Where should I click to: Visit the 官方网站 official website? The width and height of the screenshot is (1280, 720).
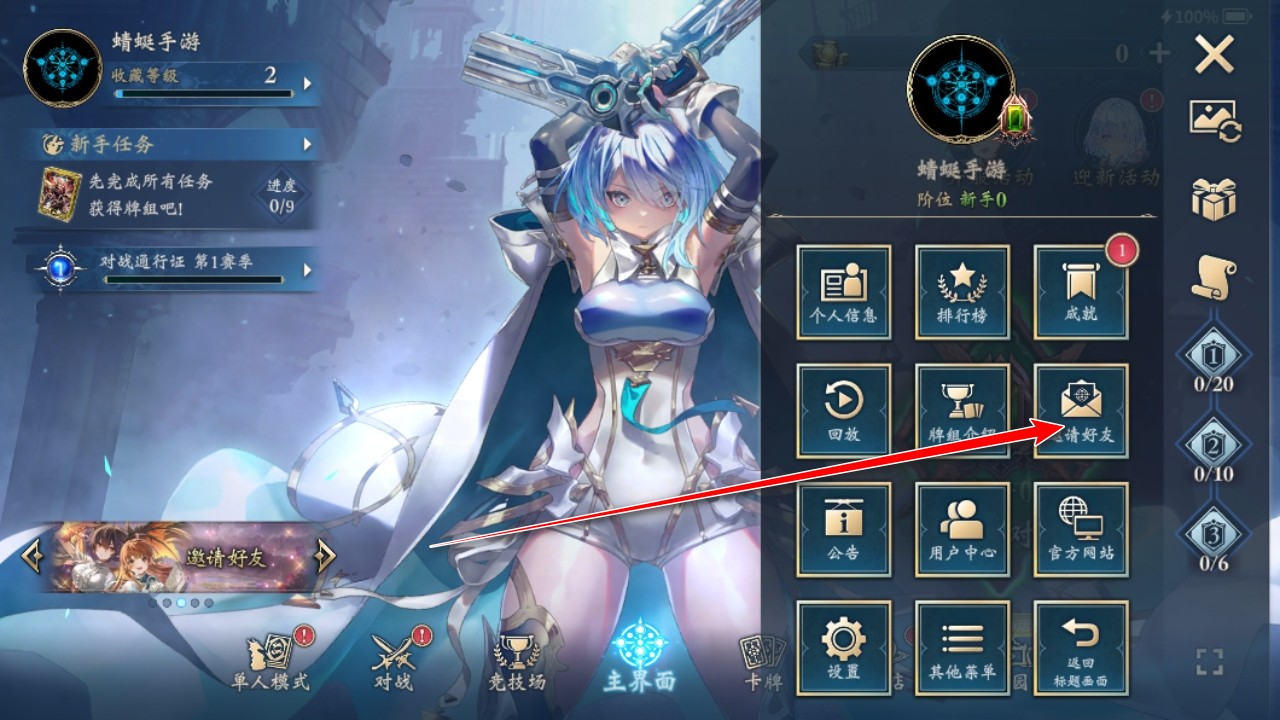pyautogui.click(x=1081, y=528)
